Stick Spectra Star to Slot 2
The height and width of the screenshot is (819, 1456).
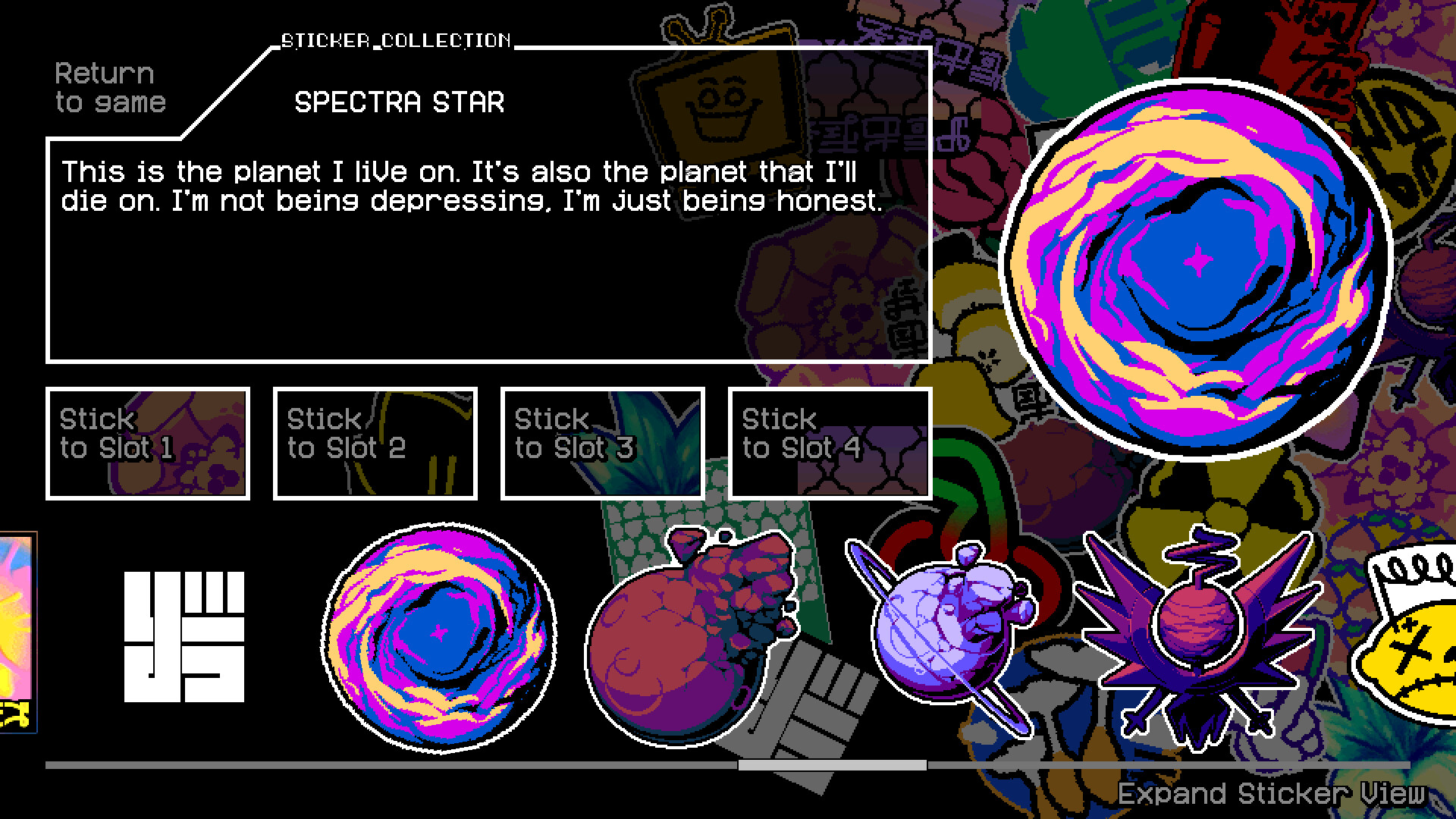click(376, 444)
